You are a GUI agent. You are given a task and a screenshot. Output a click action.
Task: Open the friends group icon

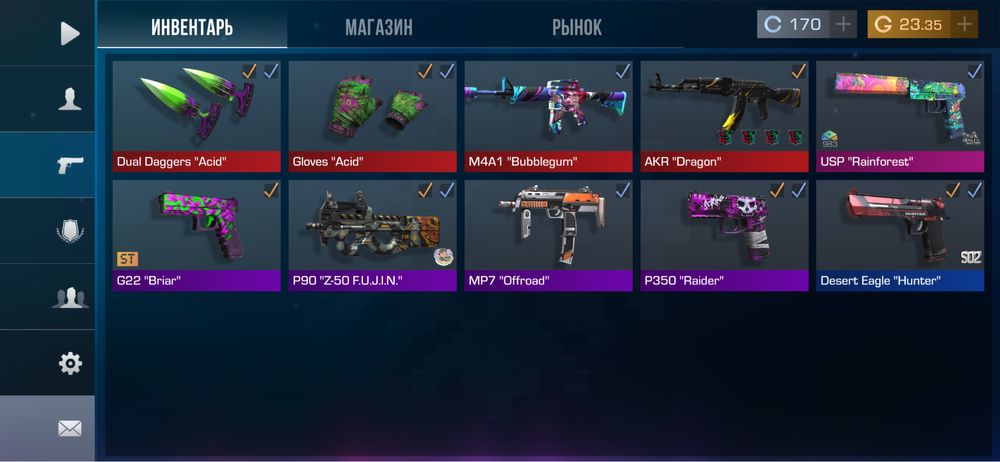[69, 297]
